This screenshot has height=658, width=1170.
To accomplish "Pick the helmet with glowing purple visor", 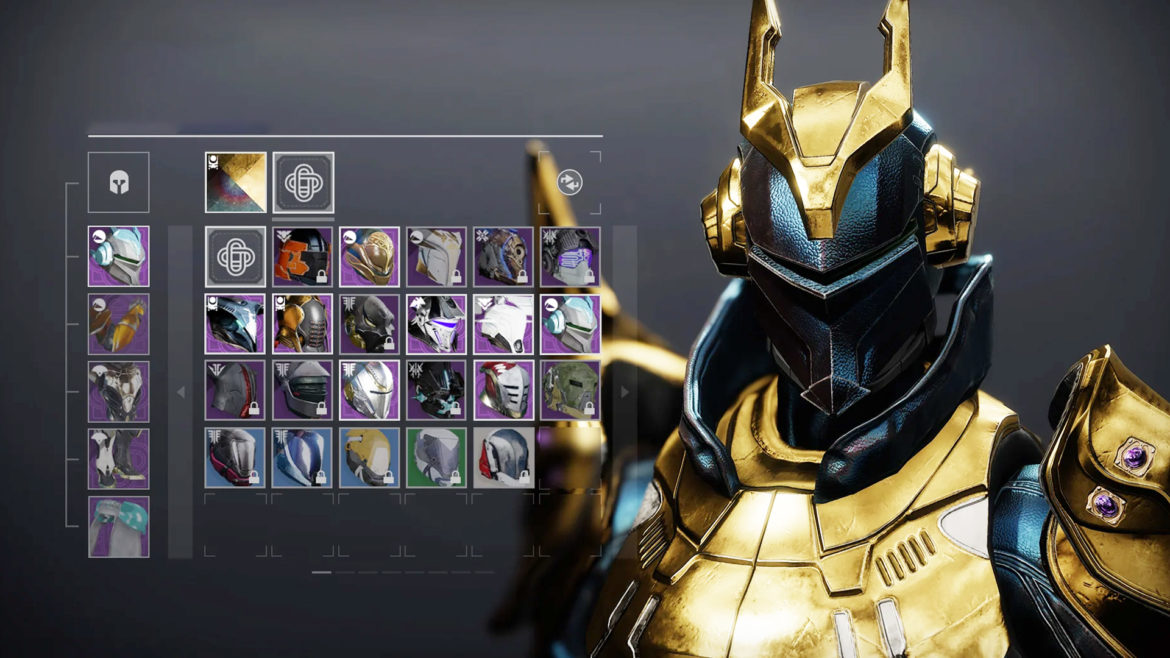I will click(x=570, y=257).
